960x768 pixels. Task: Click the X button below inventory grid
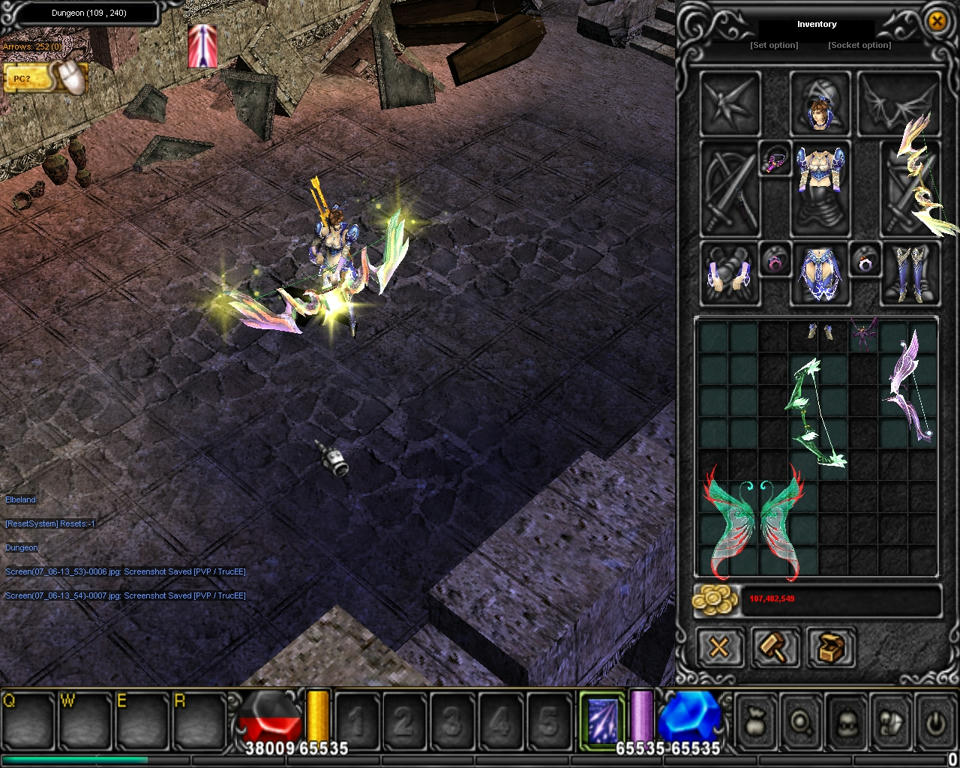click(x=719, y=647)
